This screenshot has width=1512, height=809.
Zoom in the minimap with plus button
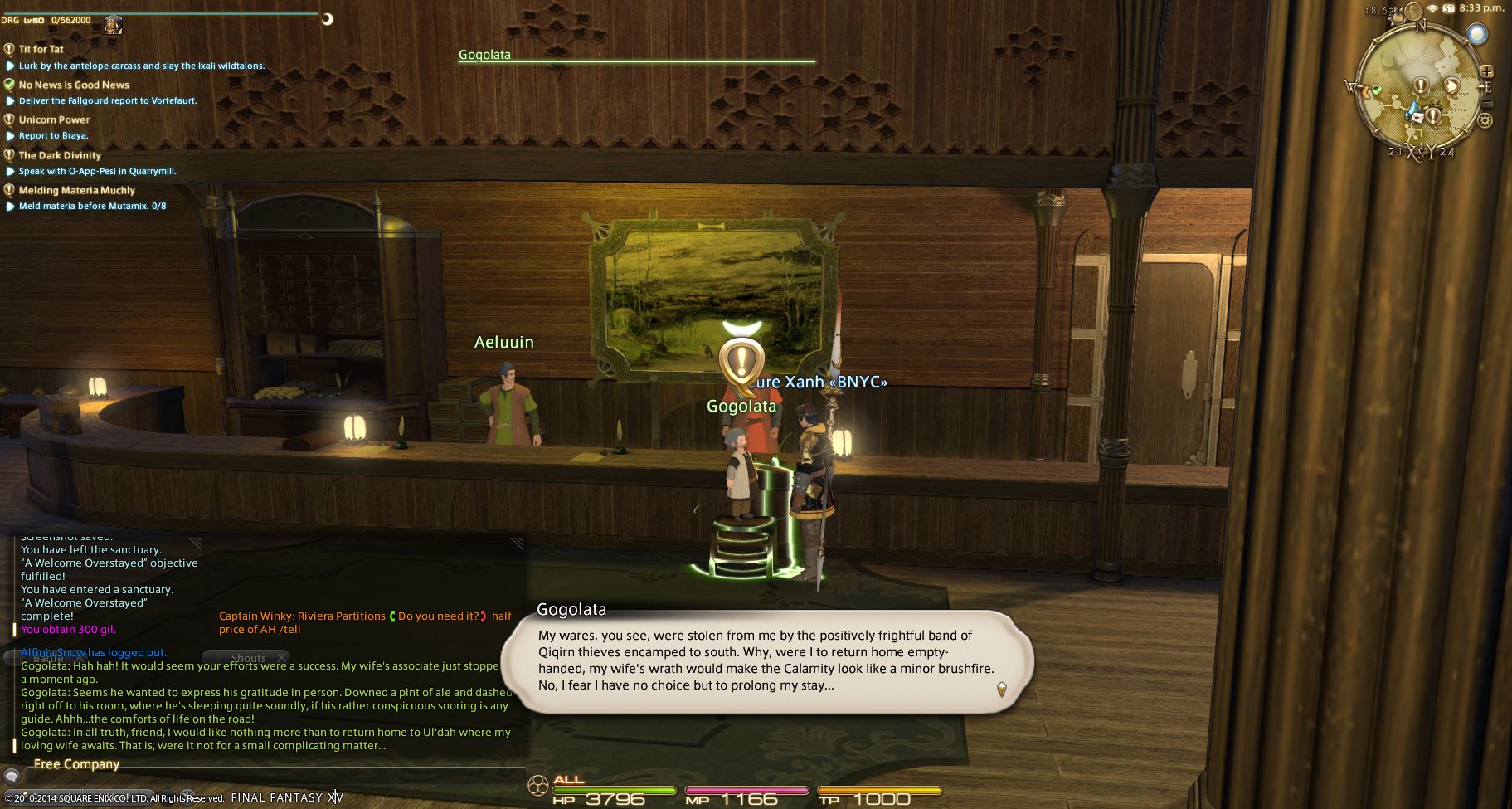[x=1487, y=71]
